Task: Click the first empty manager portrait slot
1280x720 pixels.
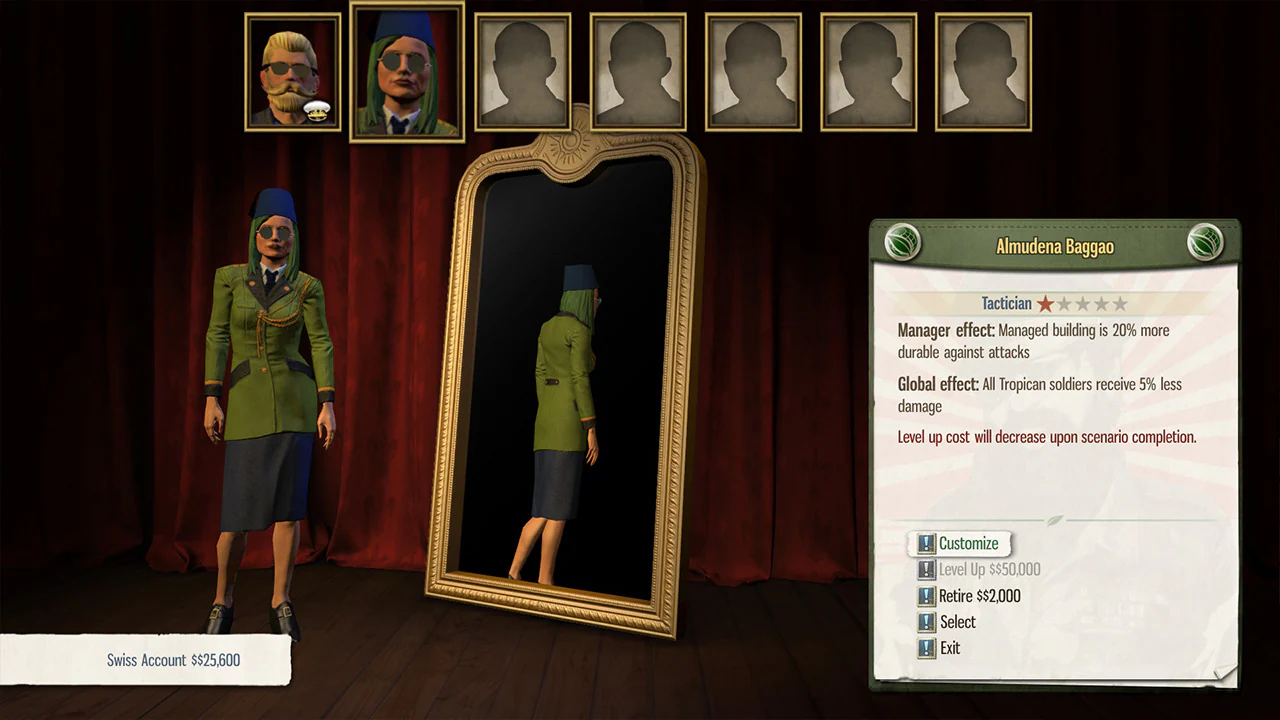Action: (521, 71)
